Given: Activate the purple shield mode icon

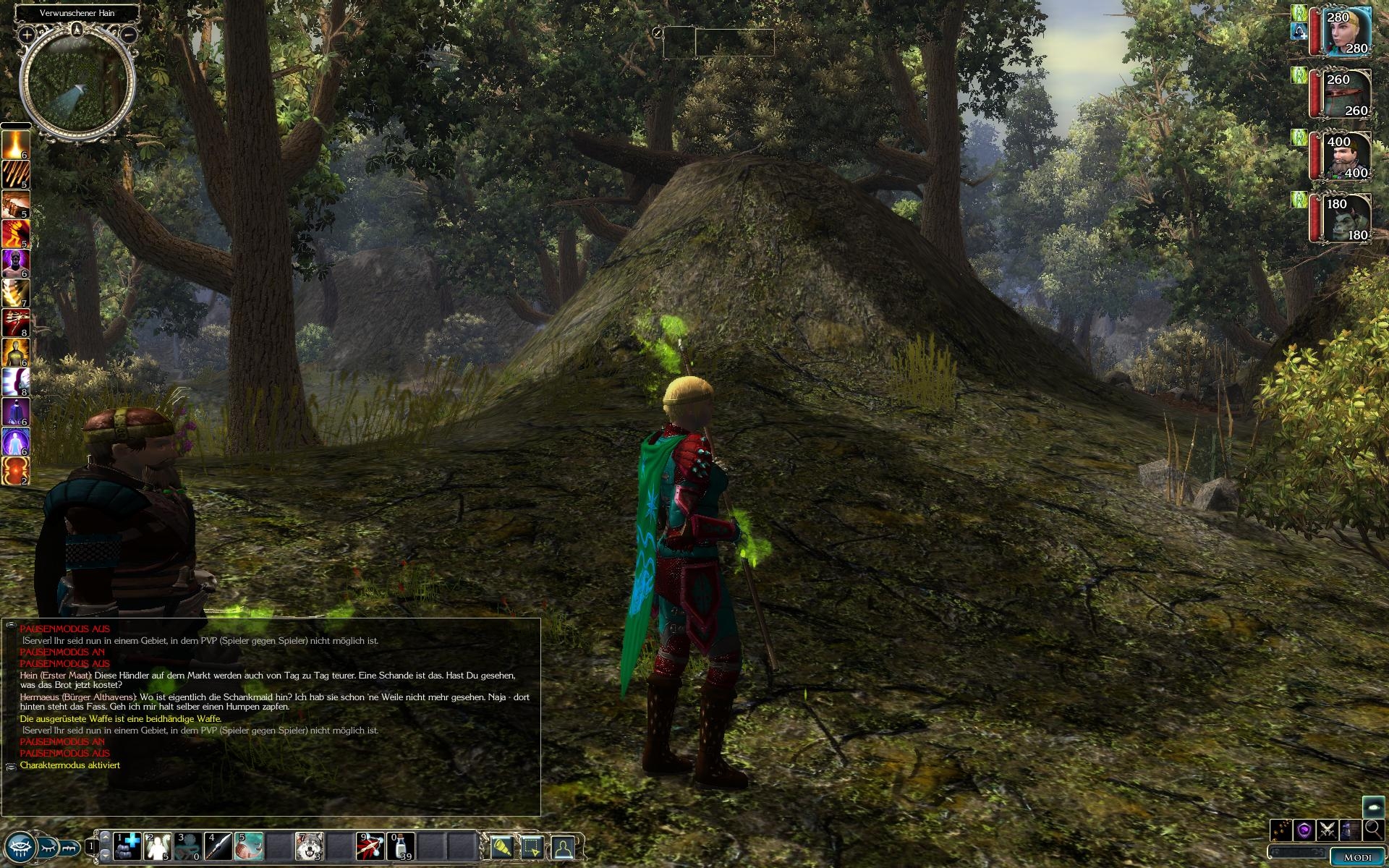Looking at the screenshot, I should coord(1304,830).
